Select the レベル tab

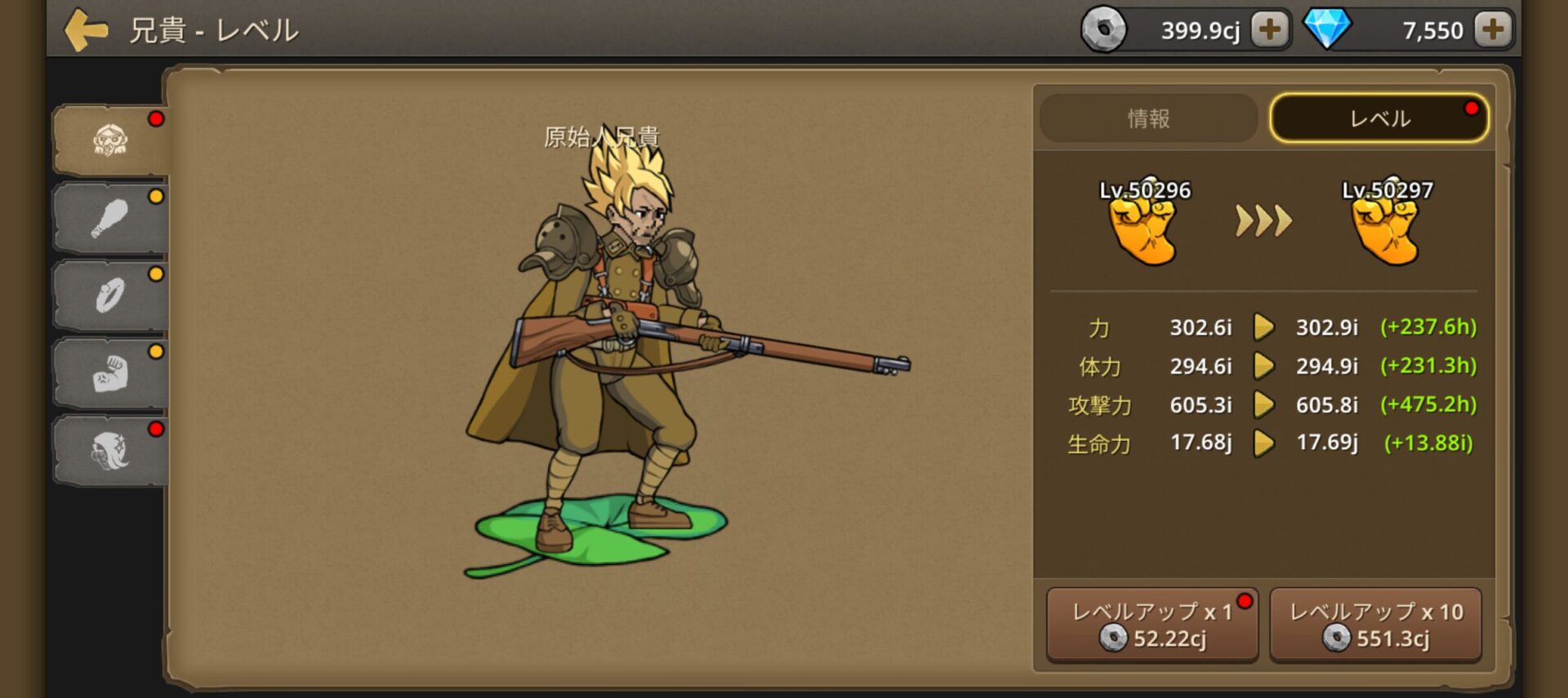coord(1379,118)
